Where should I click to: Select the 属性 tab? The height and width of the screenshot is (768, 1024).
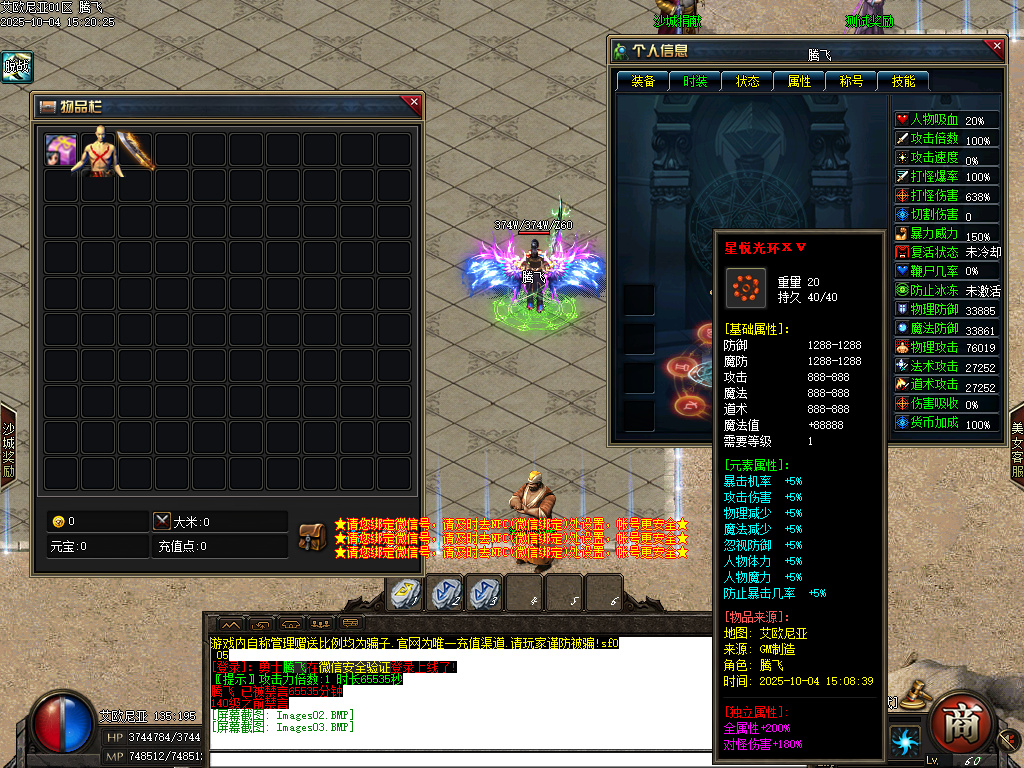pyautogui.click(x=799, y=81)
